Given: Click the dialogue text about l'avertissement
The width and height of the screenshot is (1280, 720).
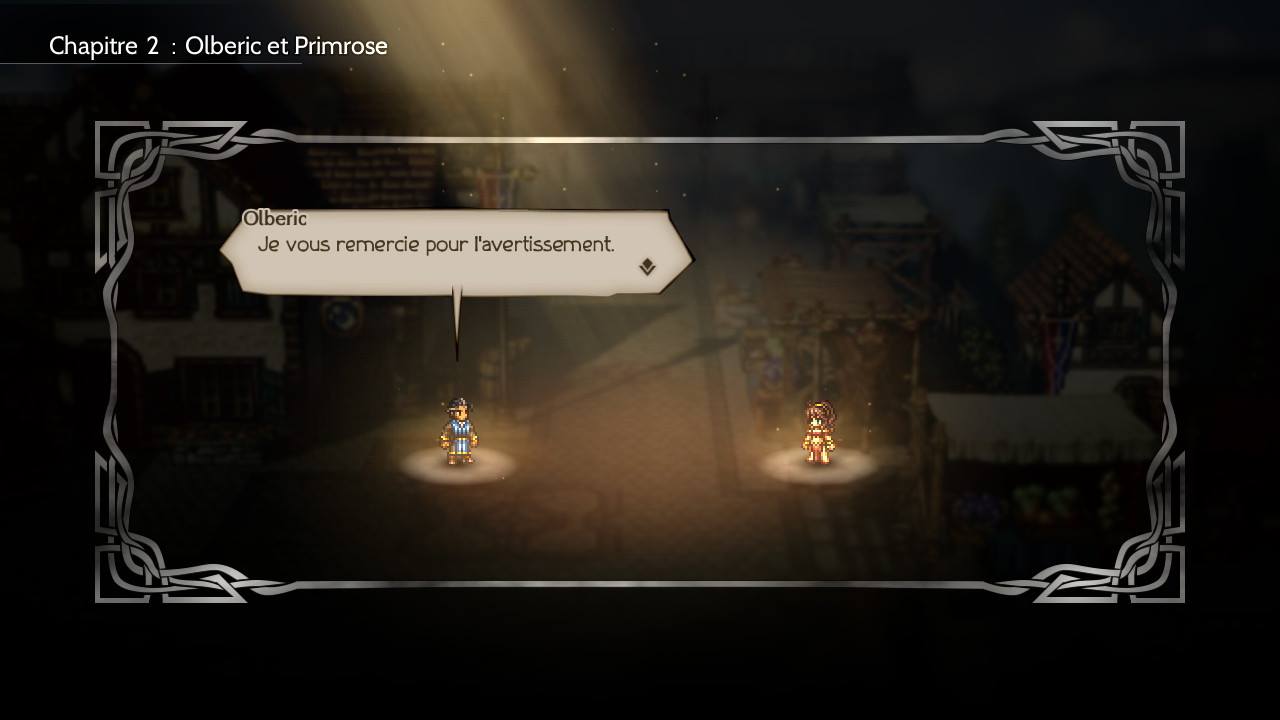Looking at the screenshot, I should click(x=440, y=244).
